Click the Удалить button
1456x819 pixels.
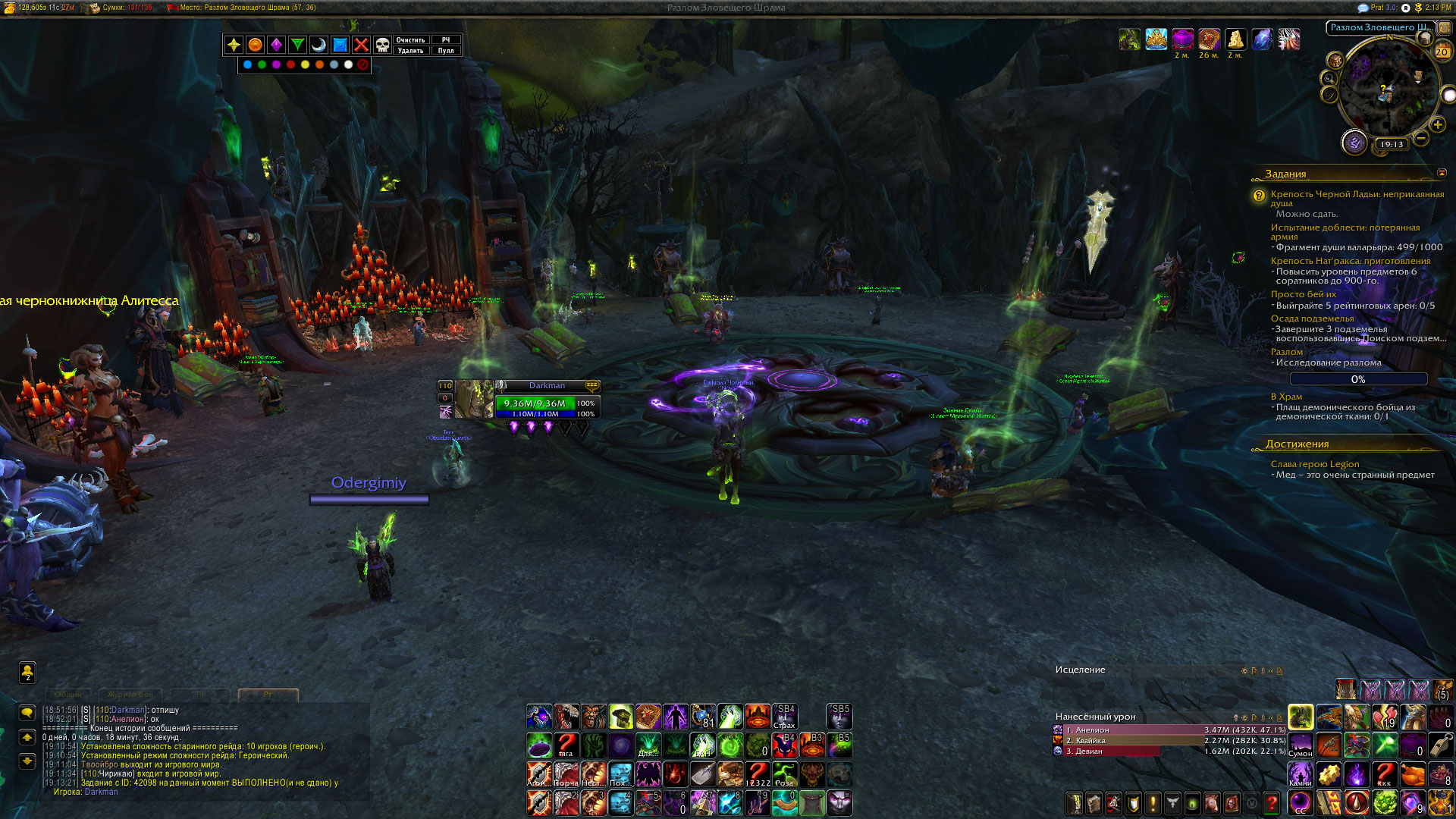tap(410, 51)
